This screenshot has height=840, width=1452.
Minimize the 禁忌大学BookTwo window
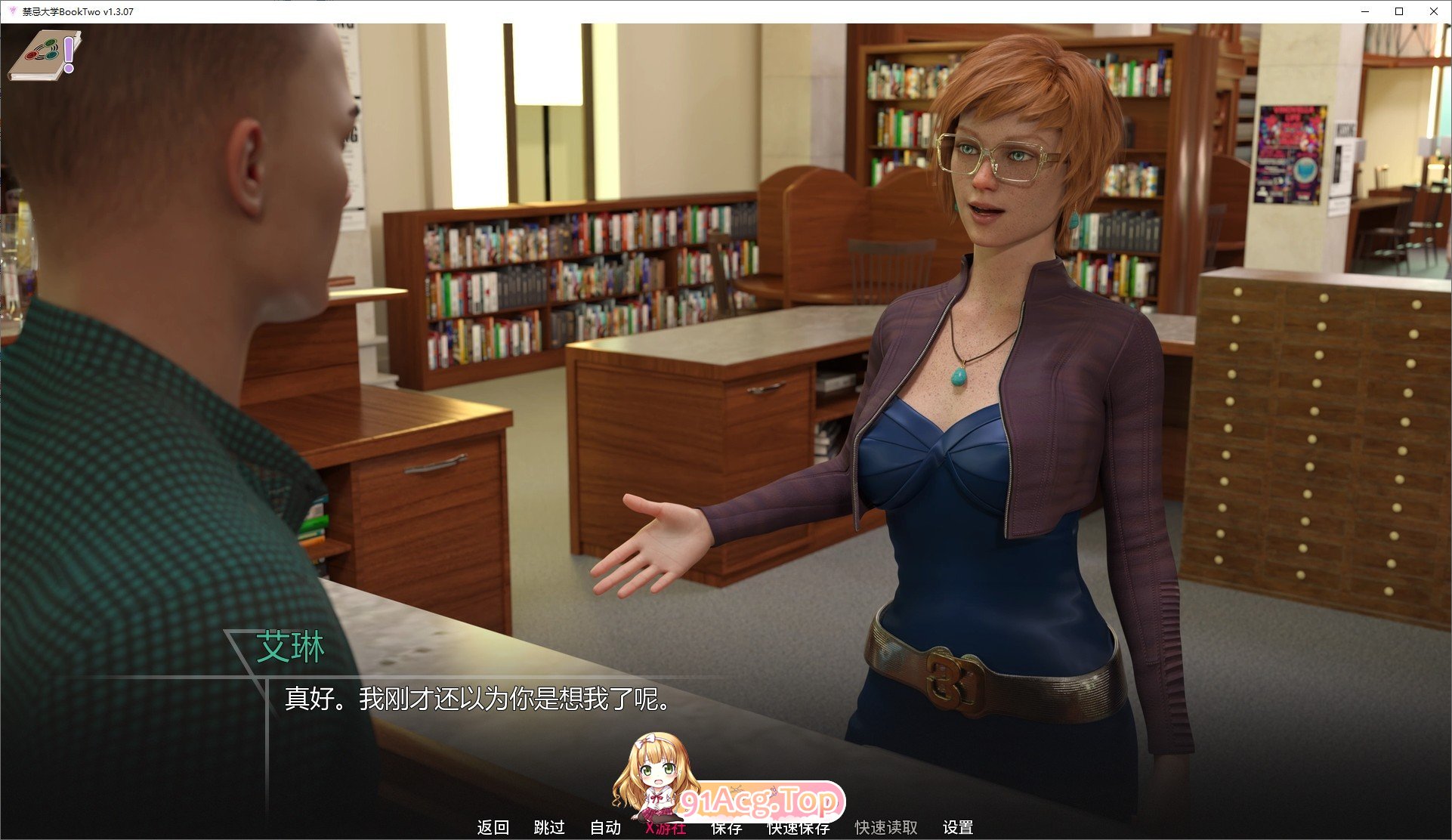click(x=1364, y=11)
